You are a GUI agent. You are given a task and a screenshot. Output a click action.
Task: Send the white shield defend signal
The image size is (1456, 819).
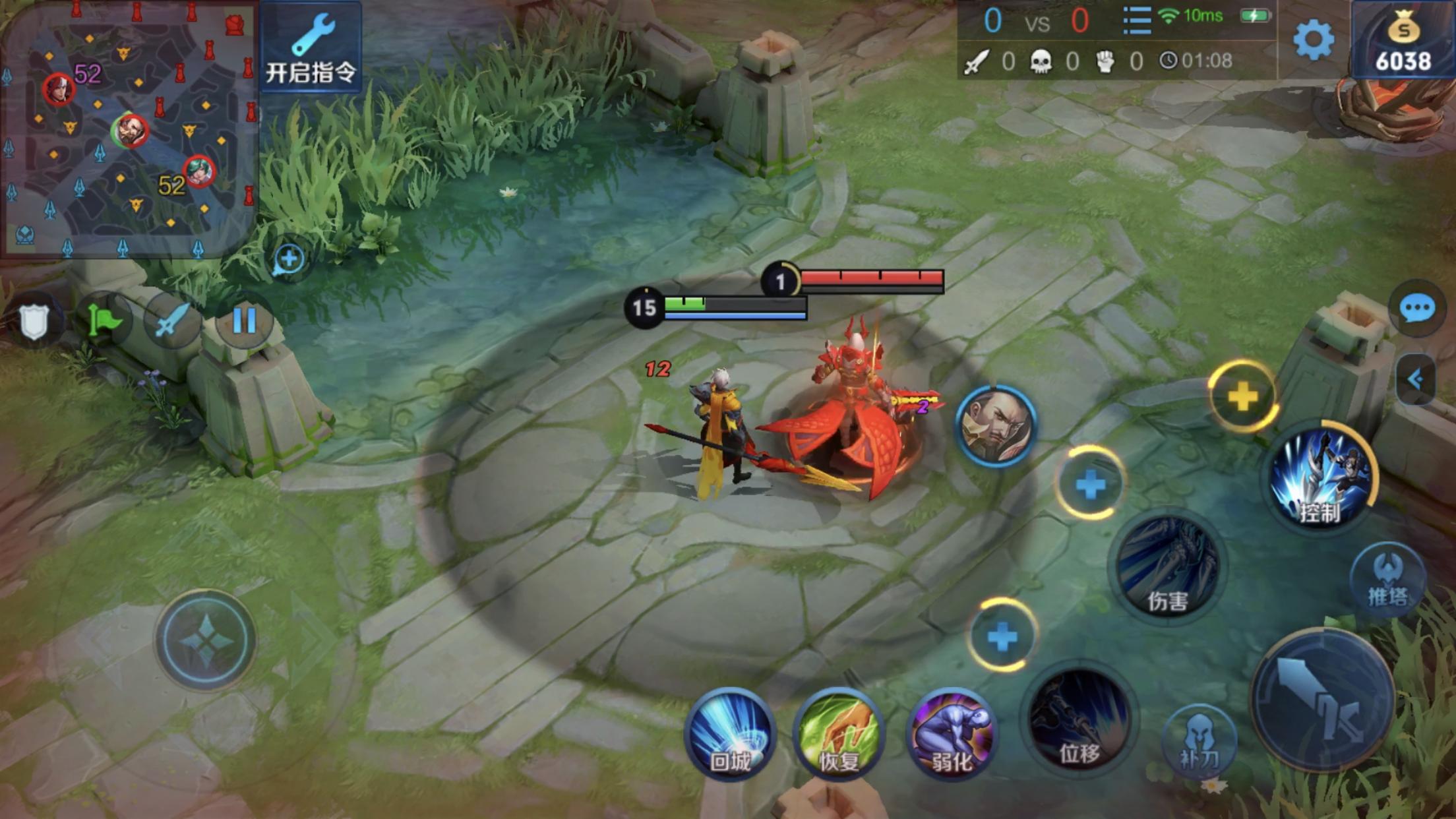tap(34, 321)
